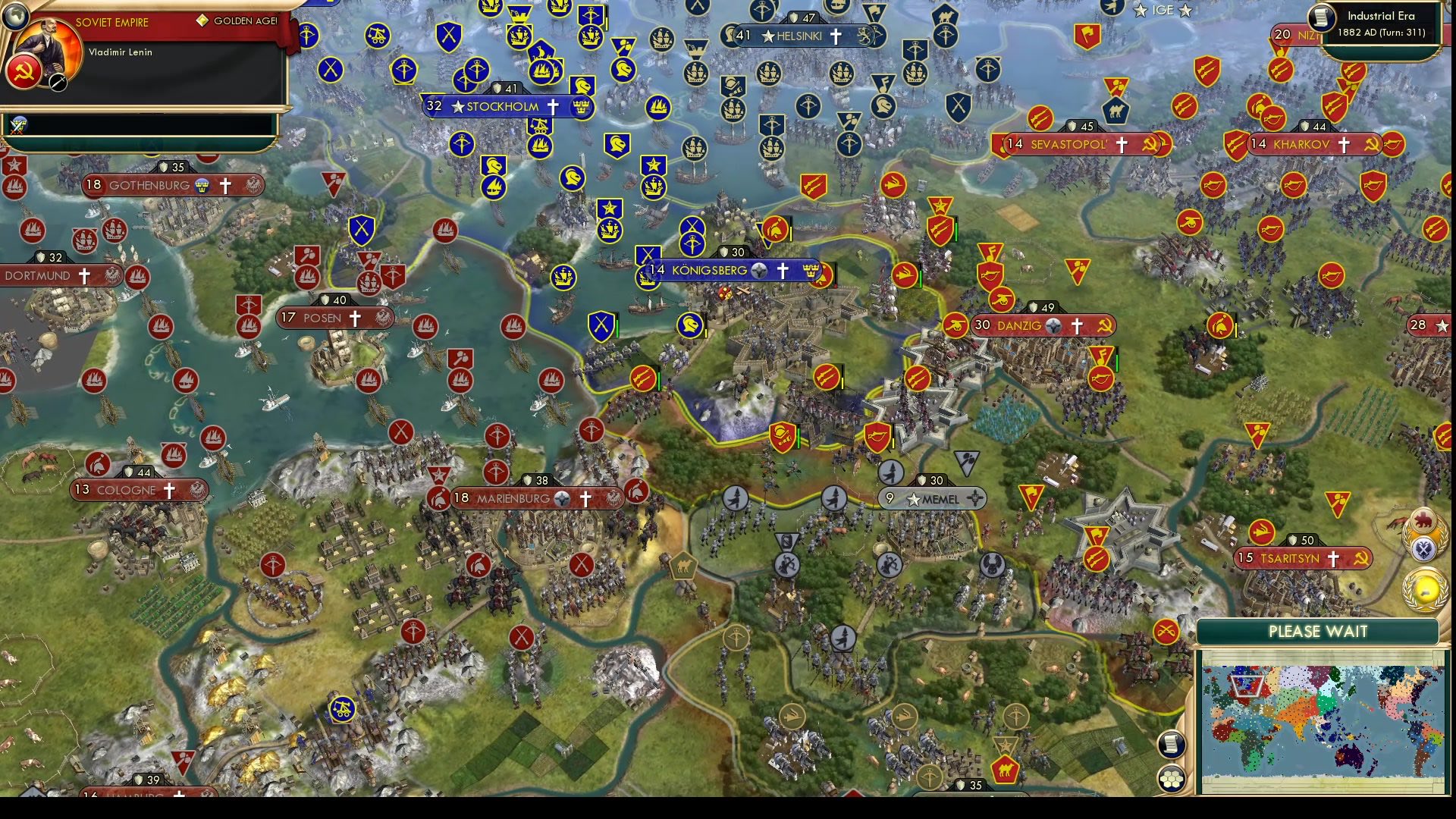Image resolution: width=1456 pixels, height=819 pixels.
Task: Select the sword icon on Lenin's portrait frame
Action: (57, 82)
